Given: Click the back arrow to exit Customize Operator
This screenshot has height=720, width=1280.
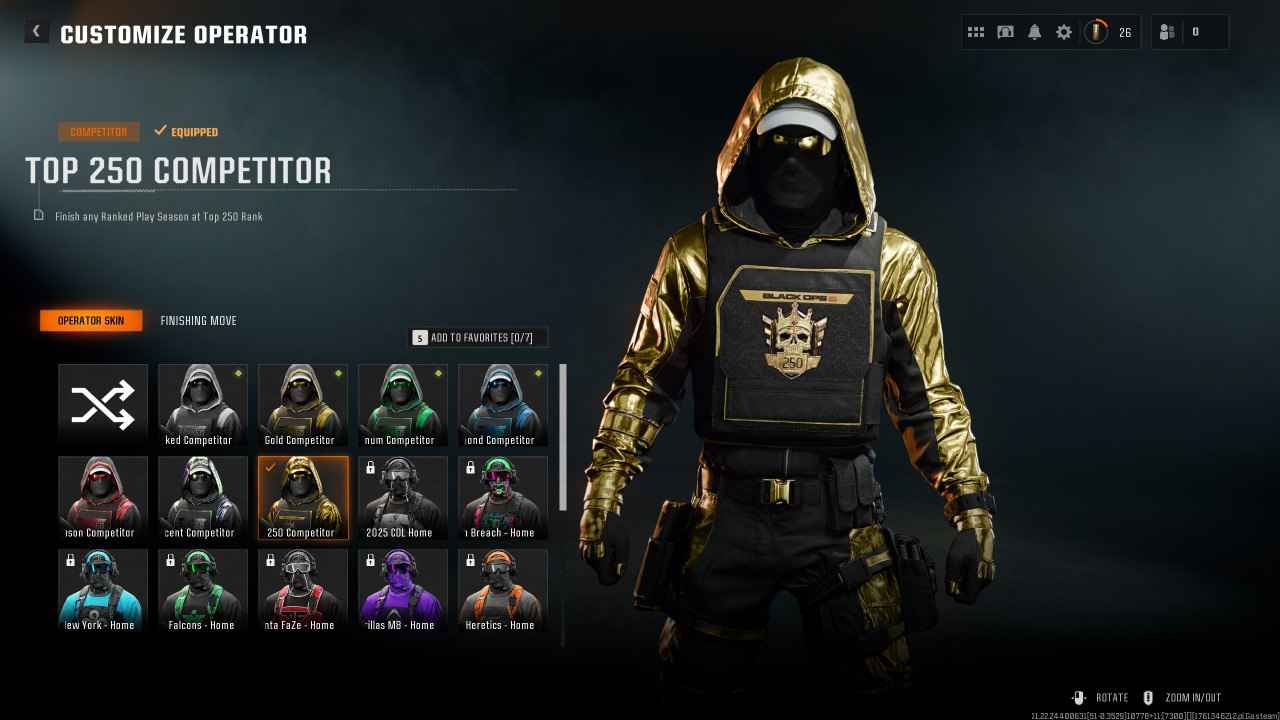Looking at the screenshot, I should pos(36,31).
